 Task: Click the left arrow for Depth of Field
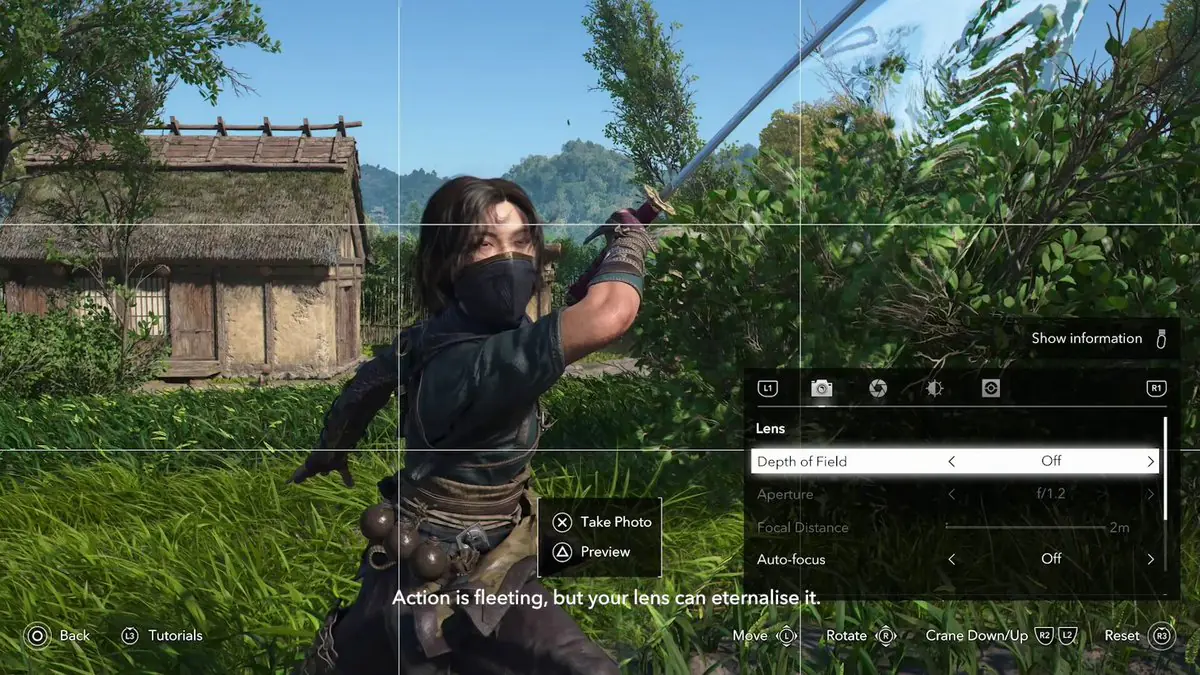tap(951, 461)
